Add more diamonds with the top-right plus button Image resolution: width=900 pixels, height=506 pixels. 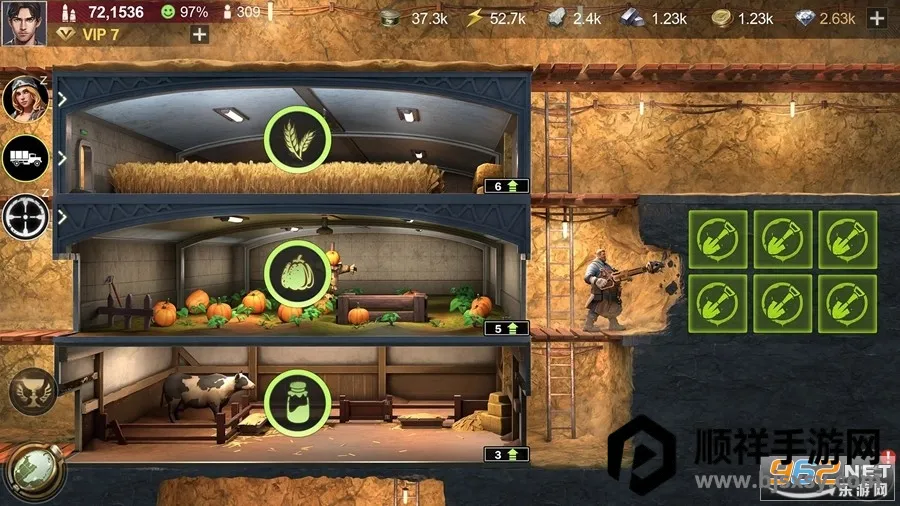coord(876,18)
